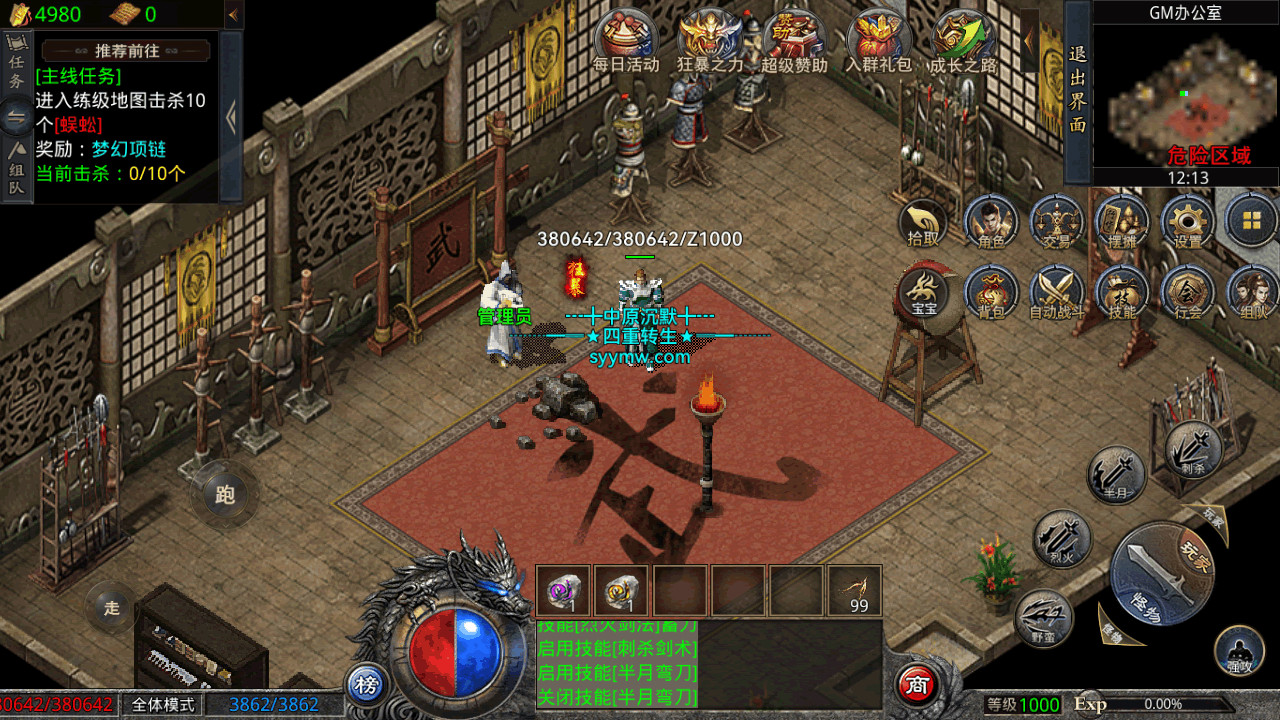Open the 技能 skills menu
Screen dimensions: 1280x720
[1122, 291]
